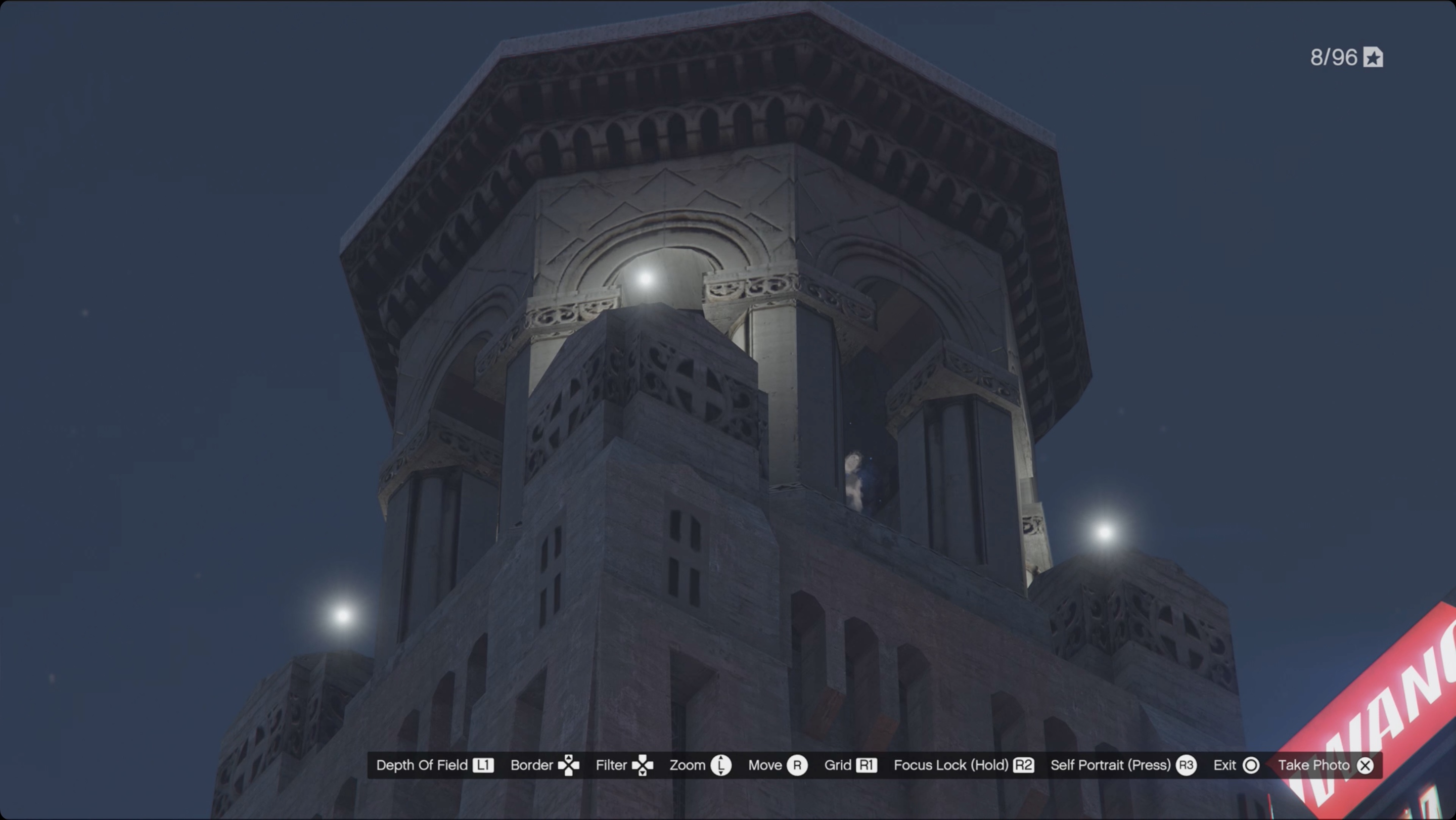Screen dimensions: 1456x820
Task: Toggle Depth Of Field
Action: (x=422, y=765)
